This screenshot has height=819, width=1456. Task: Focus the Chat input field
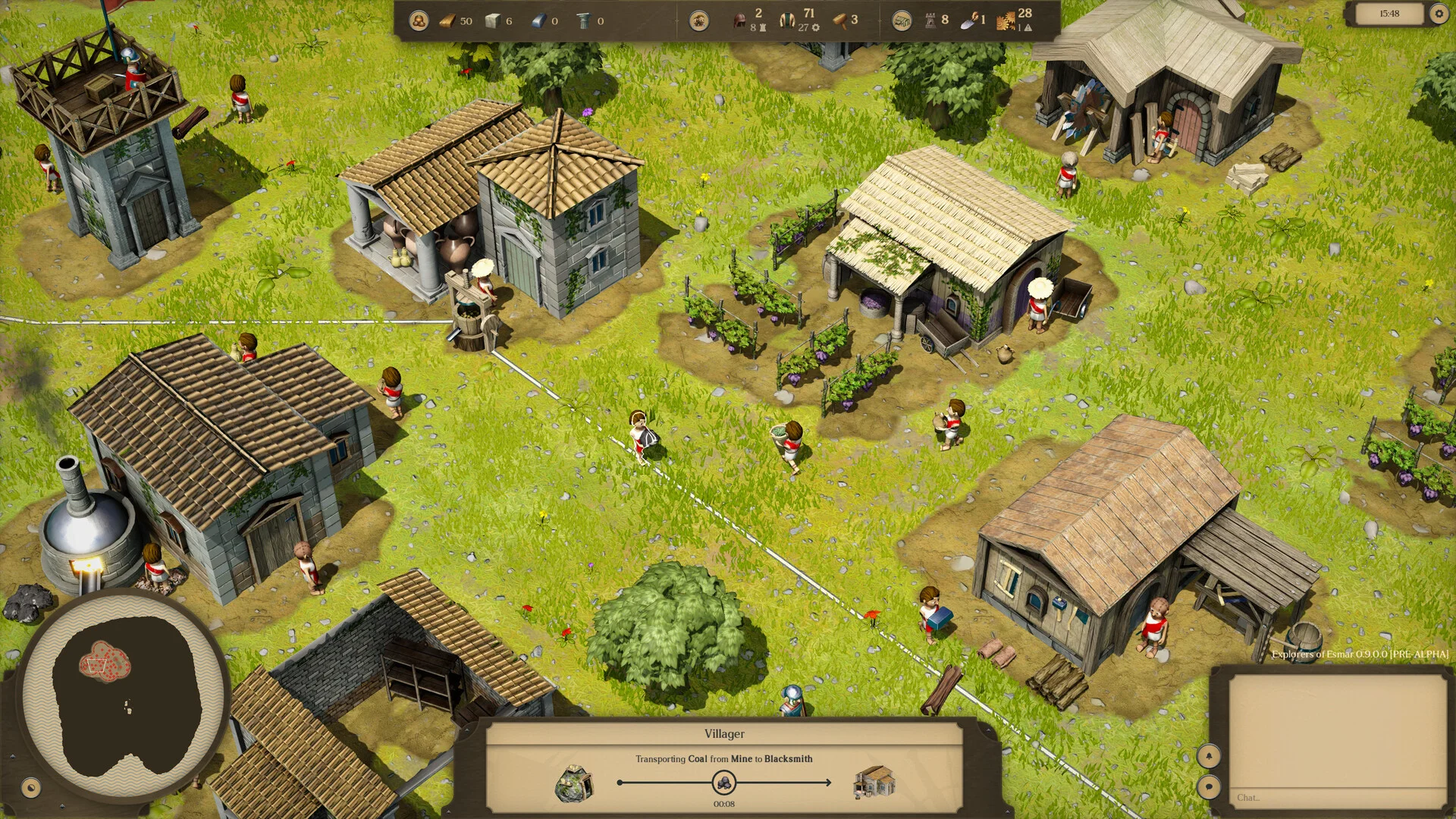1336,797
